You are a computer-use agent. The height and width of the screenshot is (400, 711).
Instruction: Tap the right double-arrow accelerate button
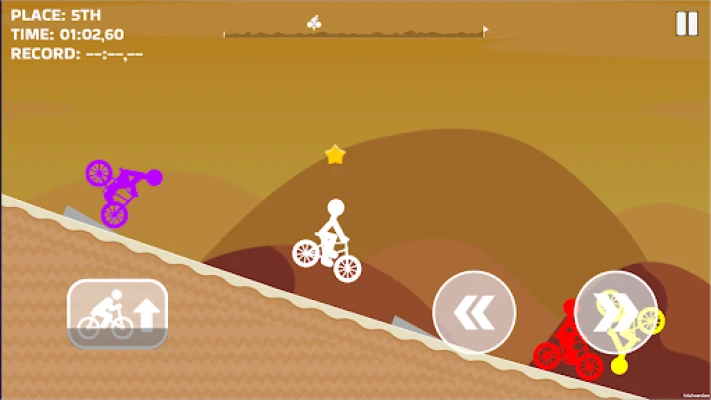(615, 312)
